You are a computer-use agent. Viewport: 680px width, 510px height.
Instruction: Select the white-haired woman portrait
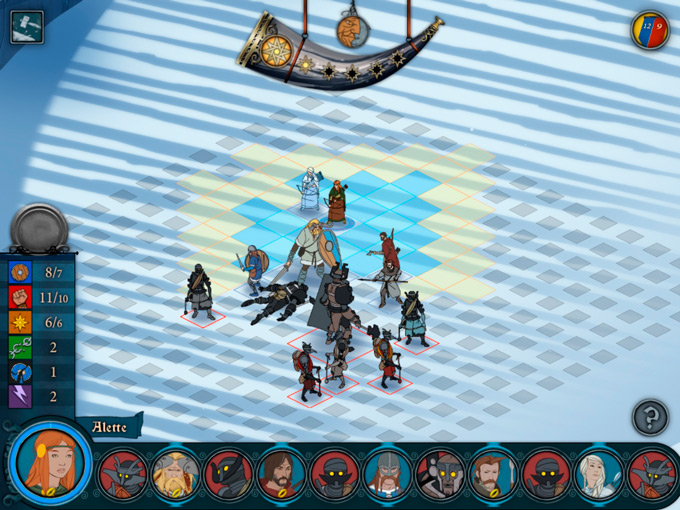coord(598,473)
